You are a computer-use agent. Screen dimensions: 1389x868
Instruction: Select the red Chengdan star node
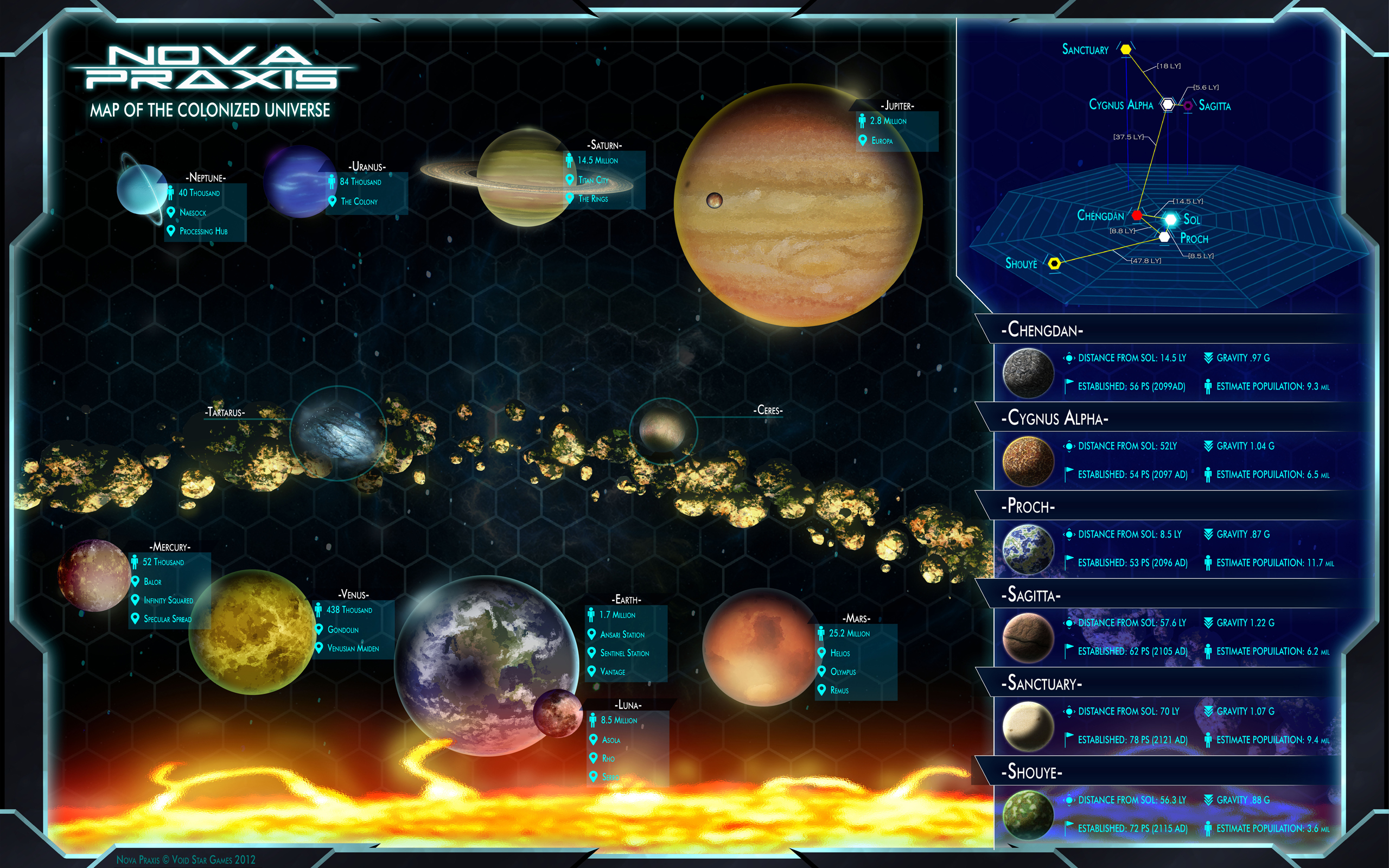(x=1137, y=215)
